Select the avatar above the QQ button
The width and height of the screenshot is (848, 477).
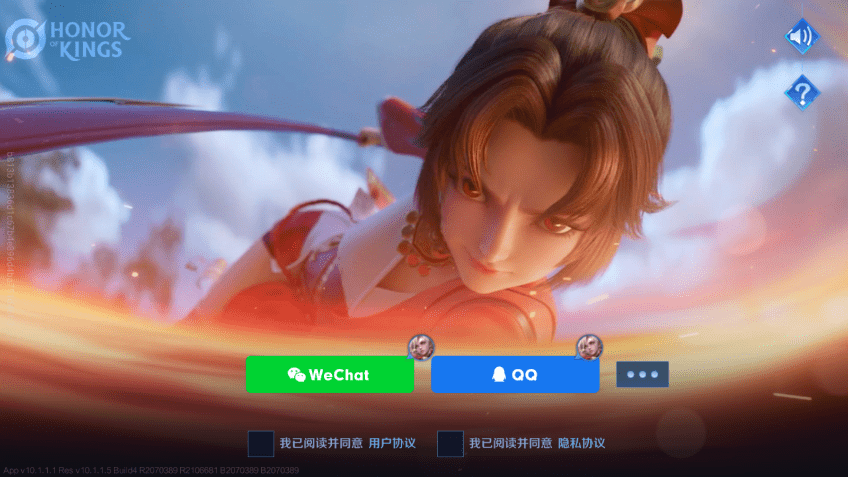[x=589, y=346]
